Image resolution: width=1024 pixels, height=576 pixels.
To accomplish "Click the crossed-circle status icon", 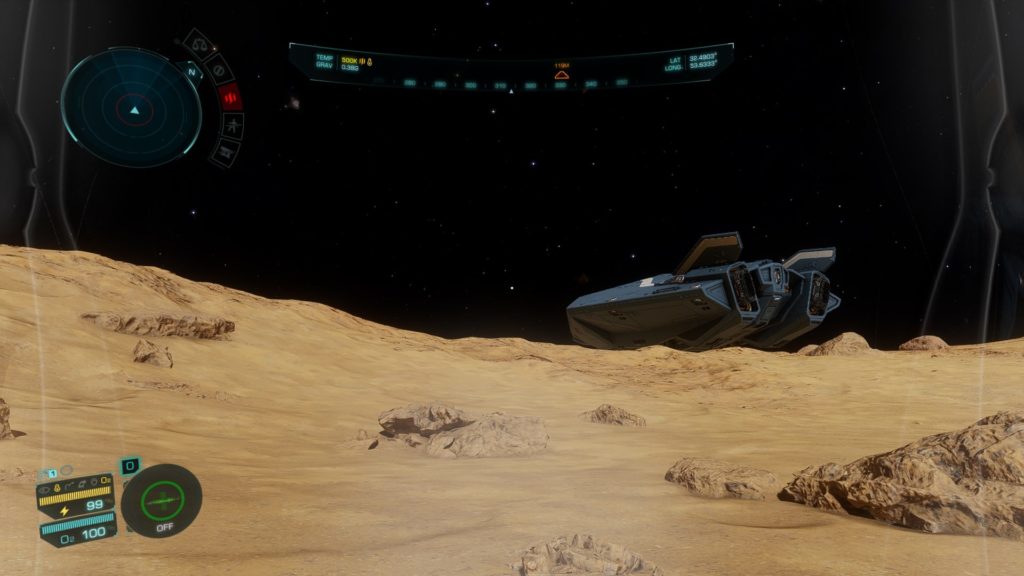I will pyautogui.click(x=218, y=69).
